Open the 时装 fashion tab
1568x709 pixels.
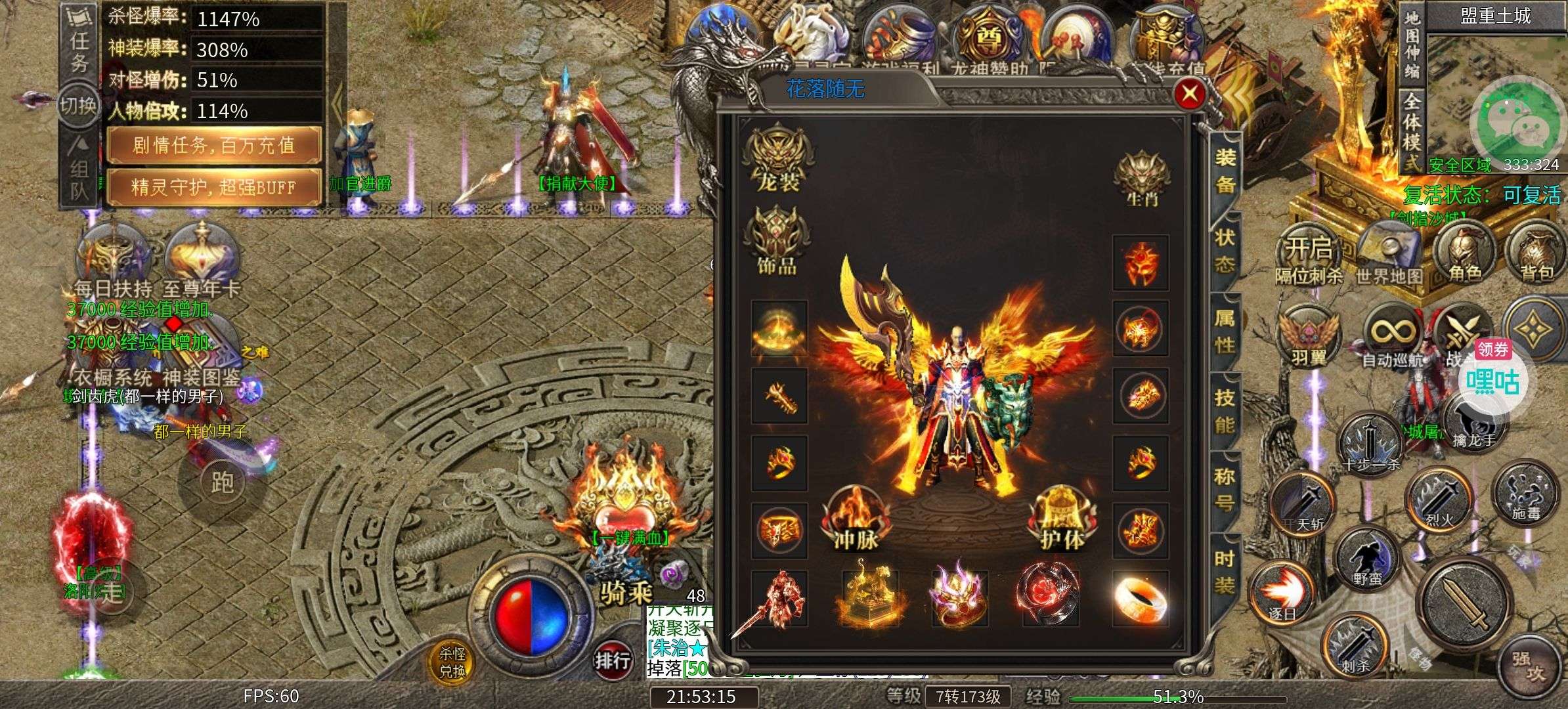tap(1225, 571)
